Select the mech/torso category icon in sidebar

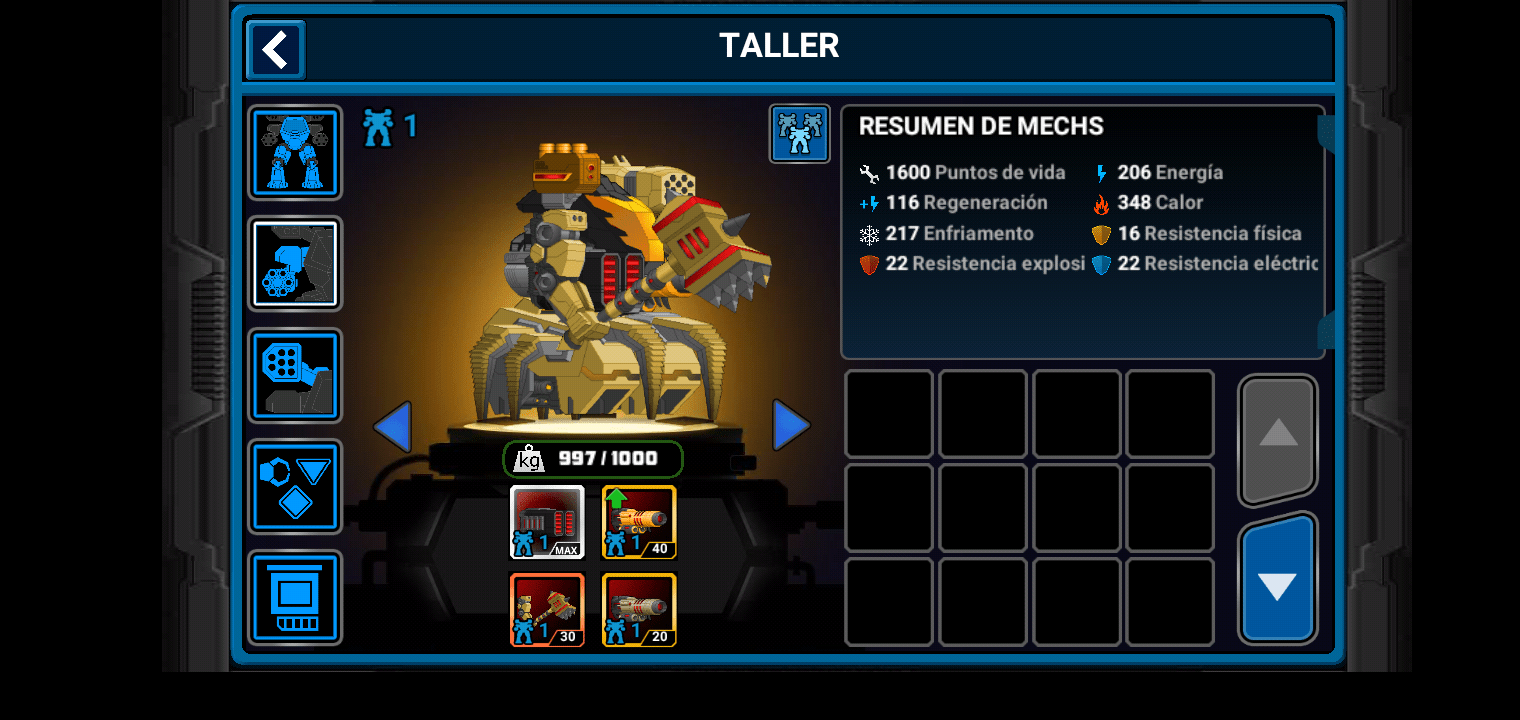tap(294, 152)
